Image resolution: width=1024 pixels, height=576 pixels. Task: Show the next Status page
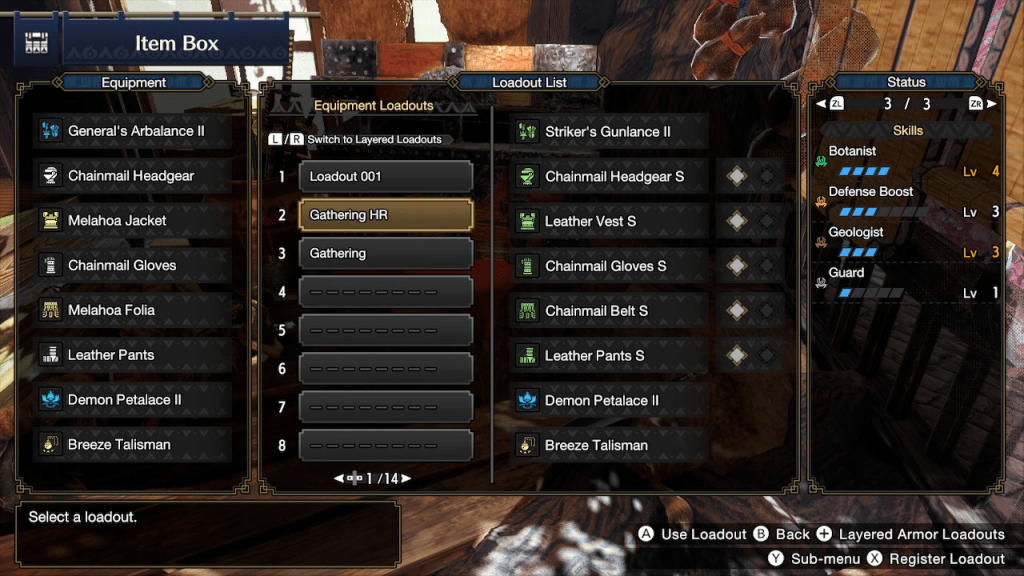pyautogui.click(x=991, y=104)
